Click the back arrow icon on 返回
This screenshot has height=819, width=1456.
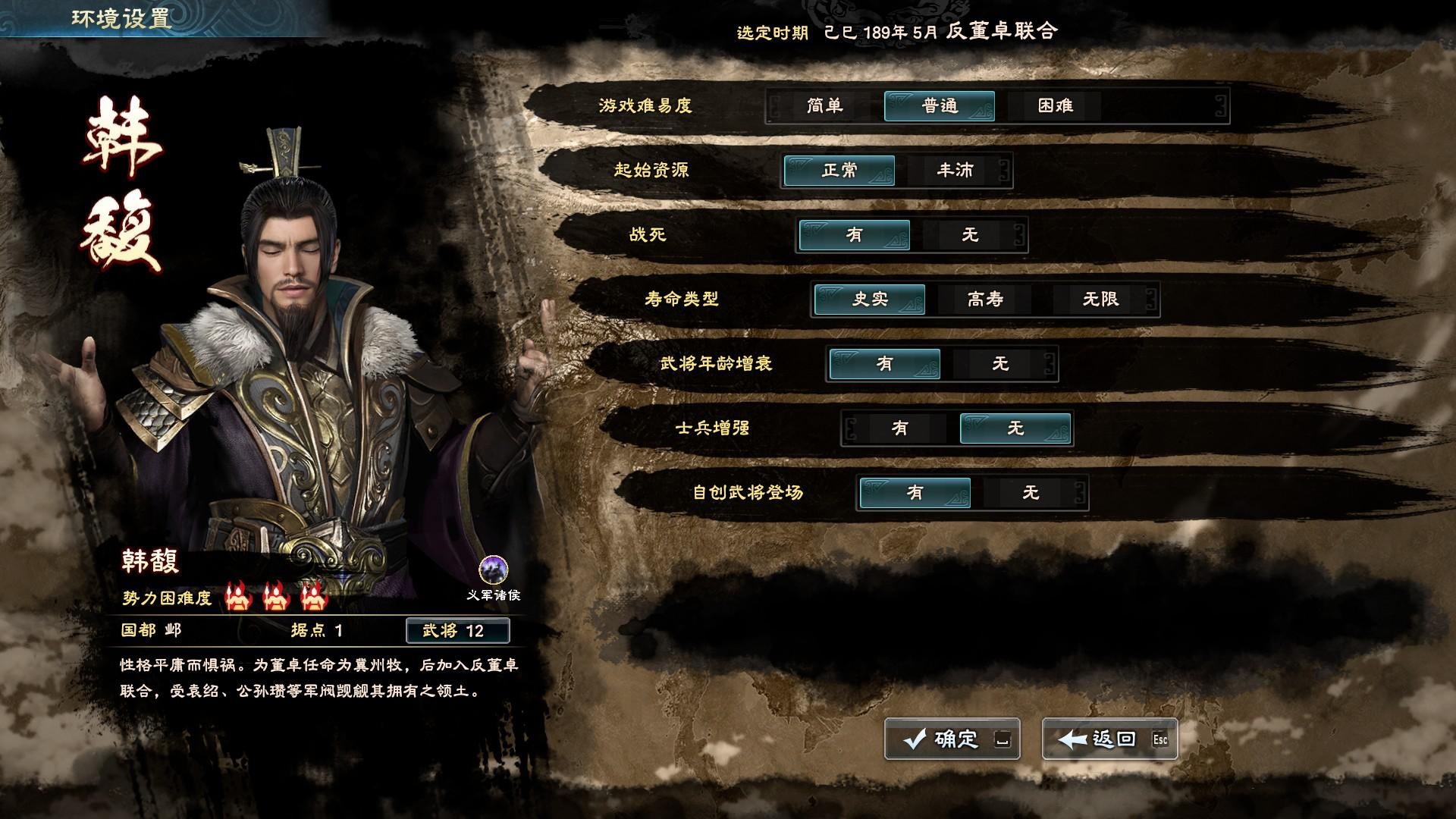(x=1073, y=738)
